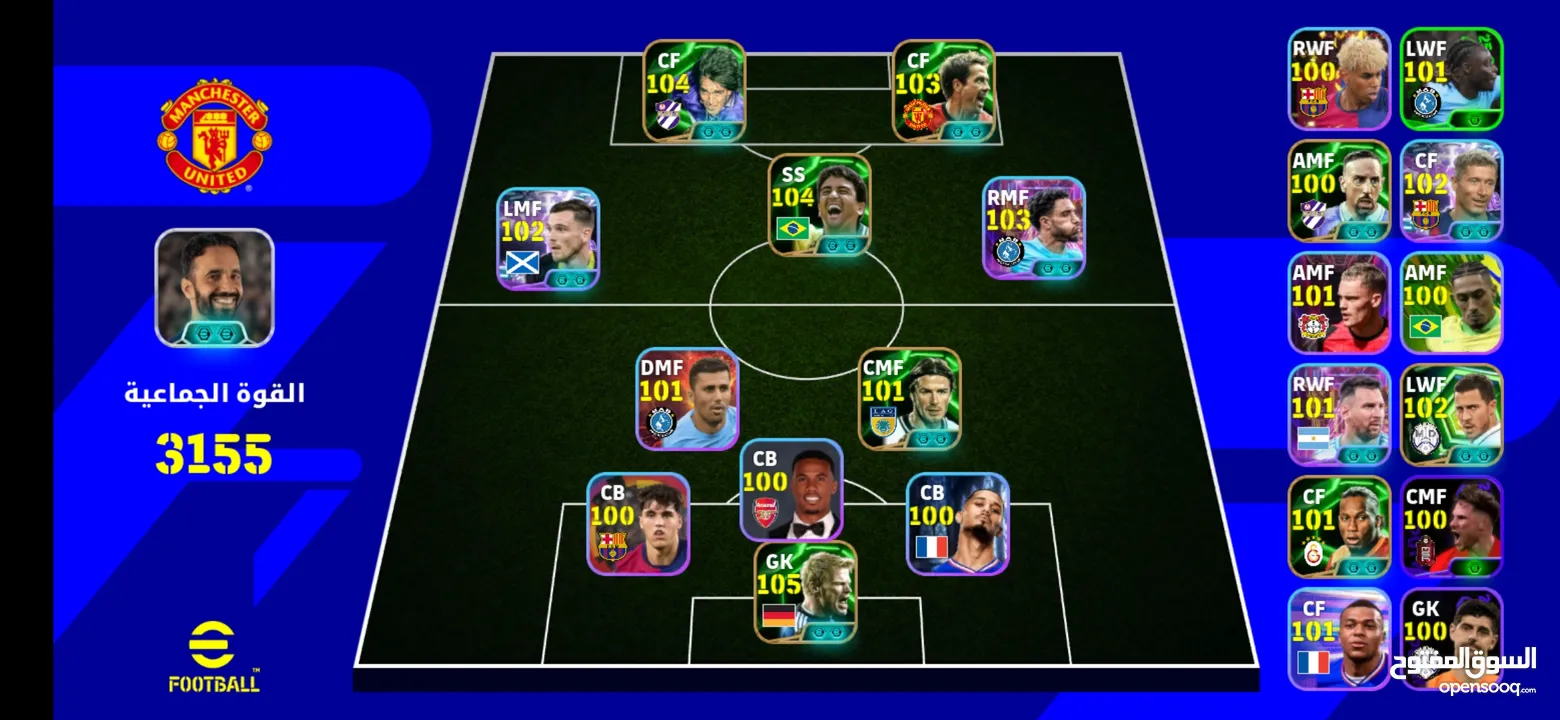
Task: Select the LMF 102 Scotland card
Action: point(548,239)
